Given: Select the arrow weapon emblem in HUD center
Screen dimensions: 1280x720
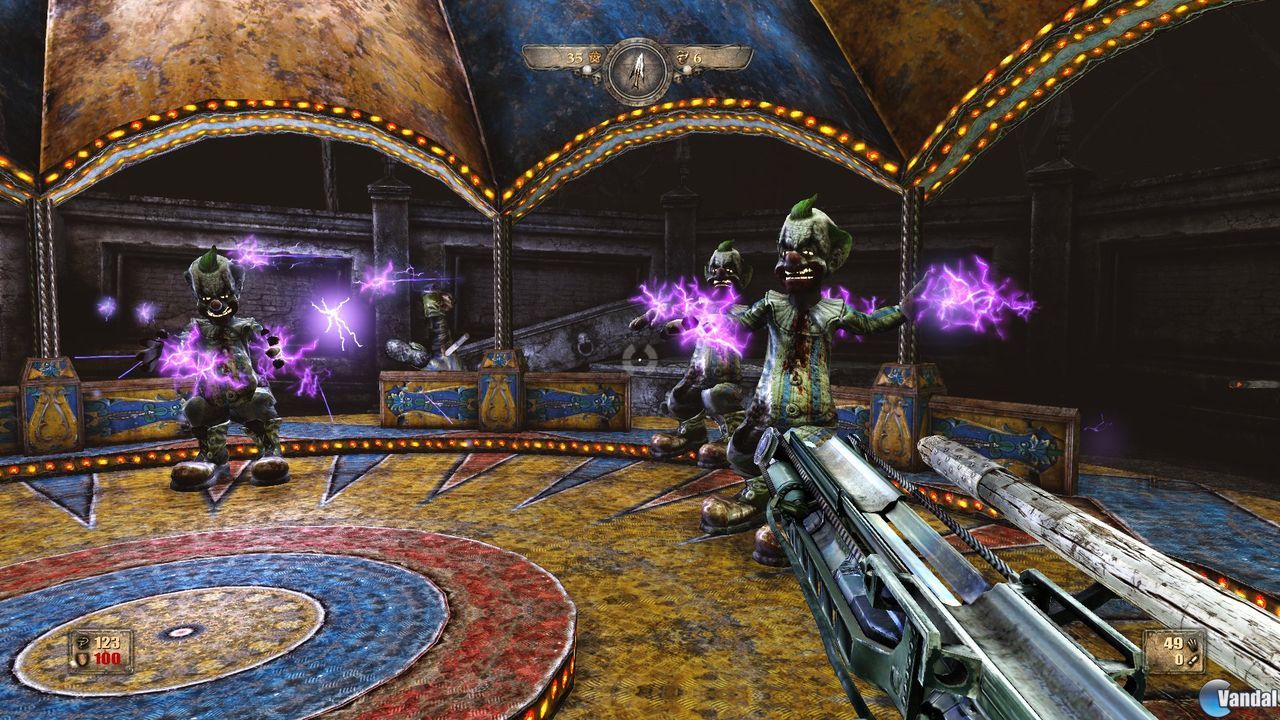Looking at the screenshot, I should [640, 66].
